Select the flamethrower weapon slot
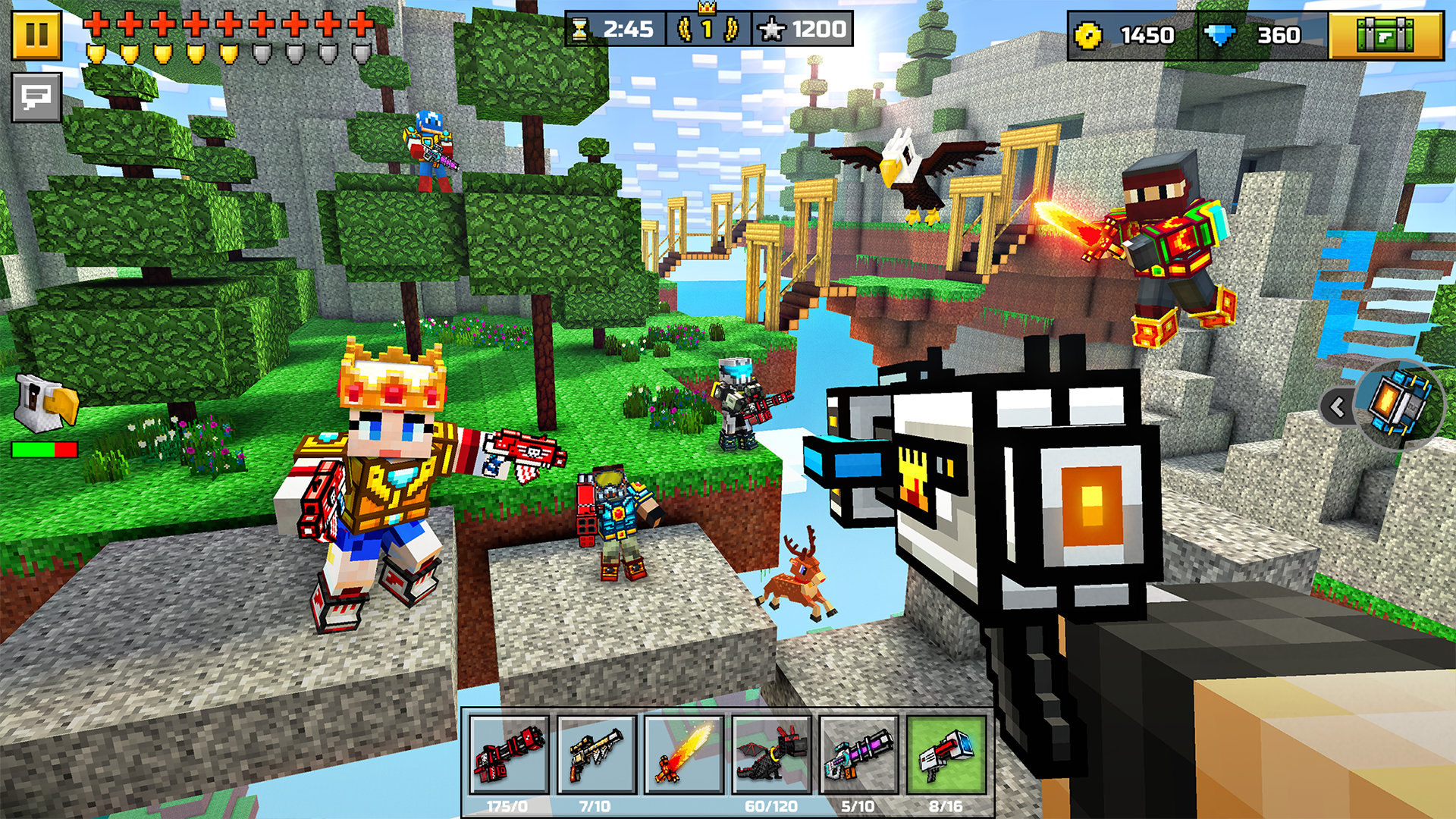Screen dimensions: 1456x819 [x=681, y=755]
